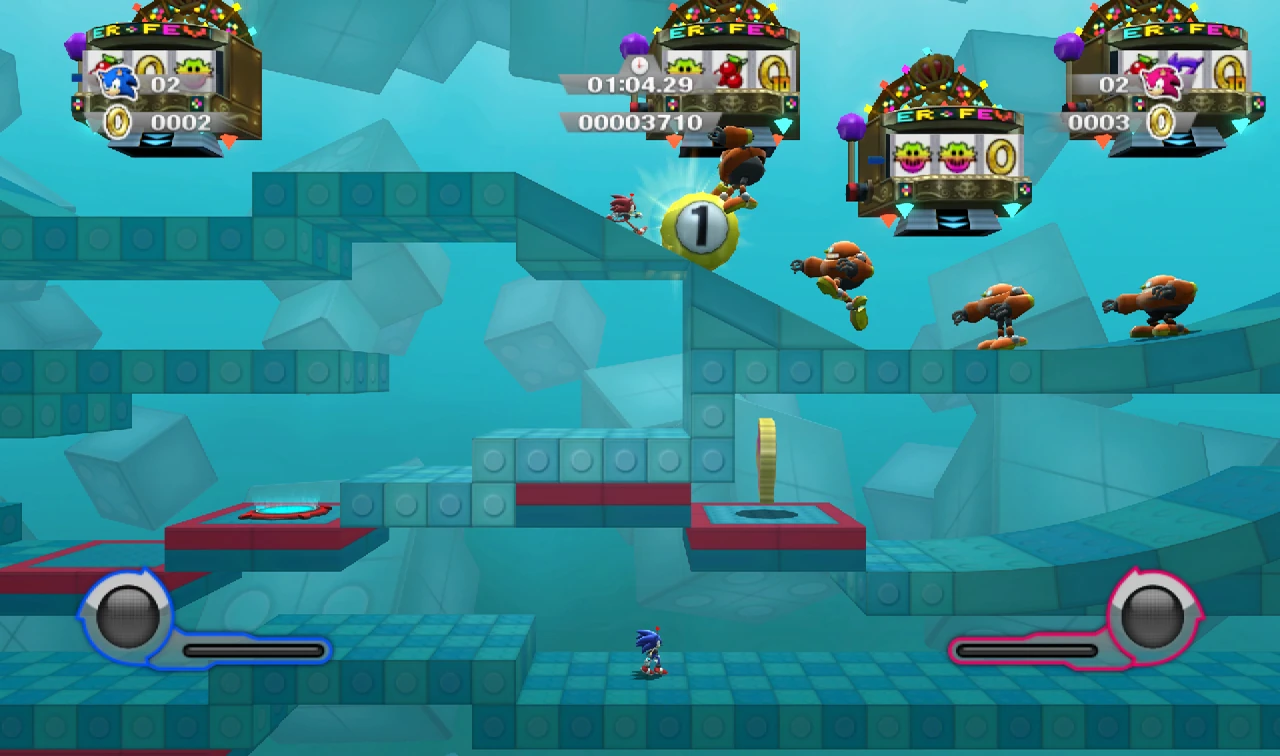Select the pink Sonic lives icon
This screenshot has height=756, width=1280.
coord(1162,82)
